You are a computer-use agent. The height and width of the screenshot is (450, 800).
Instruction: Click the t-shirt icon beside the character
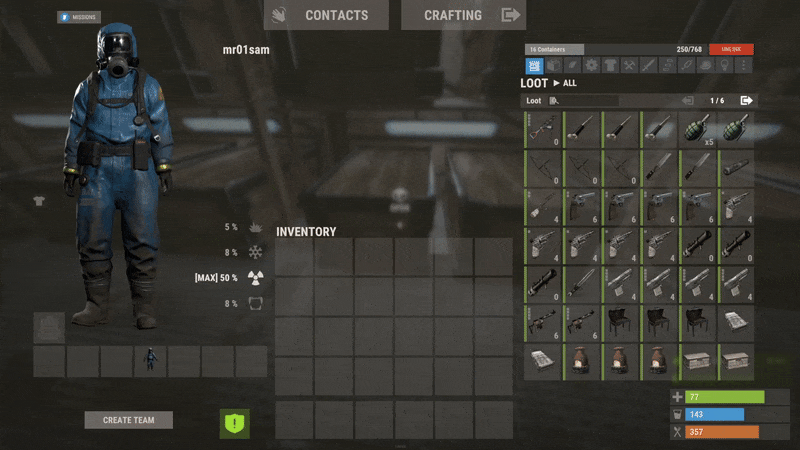click(39, 200)
